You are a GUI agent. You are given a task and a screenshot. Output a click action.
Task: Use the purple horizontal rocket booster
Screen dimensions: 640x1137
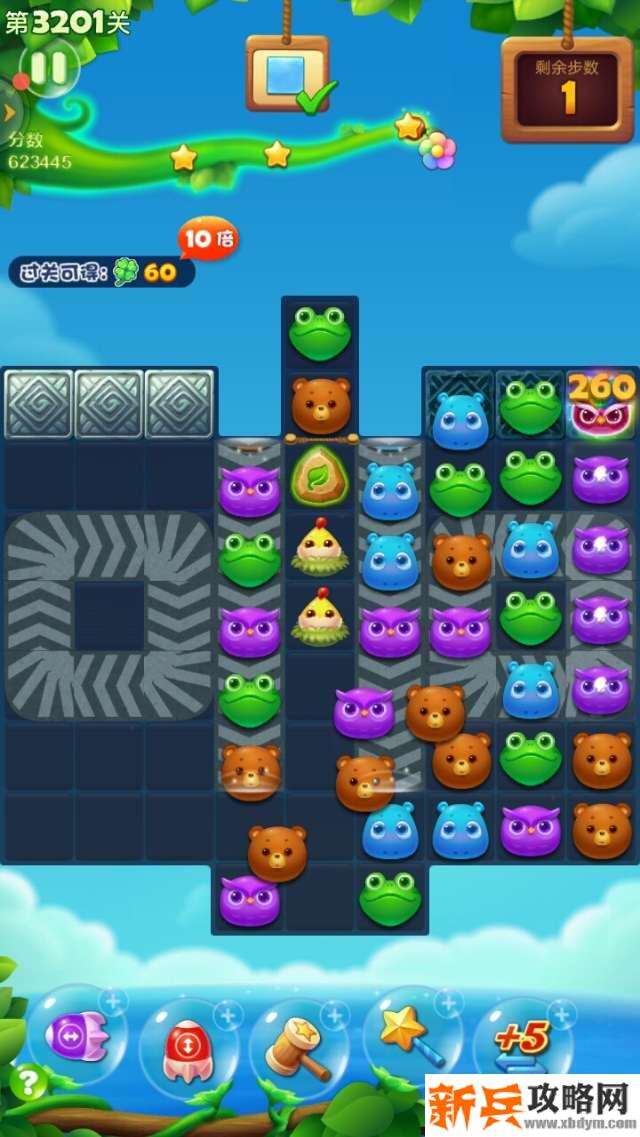coord(76,1037)
